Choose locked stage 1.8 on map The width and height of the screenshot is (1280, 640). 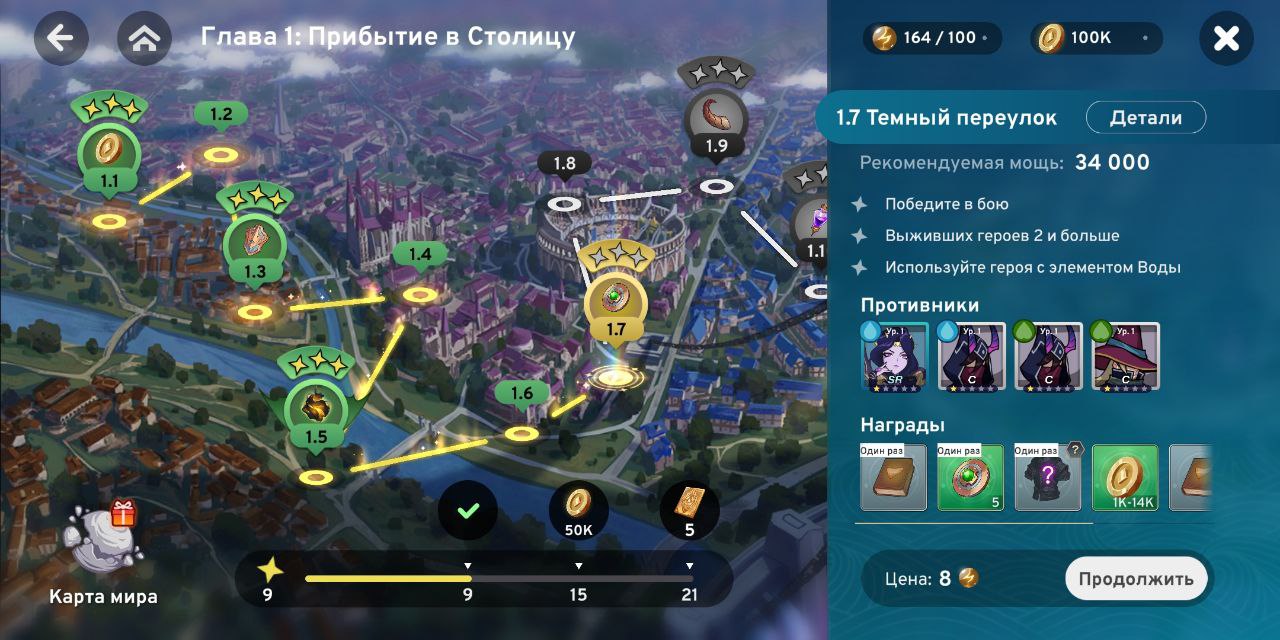[564, 202]
